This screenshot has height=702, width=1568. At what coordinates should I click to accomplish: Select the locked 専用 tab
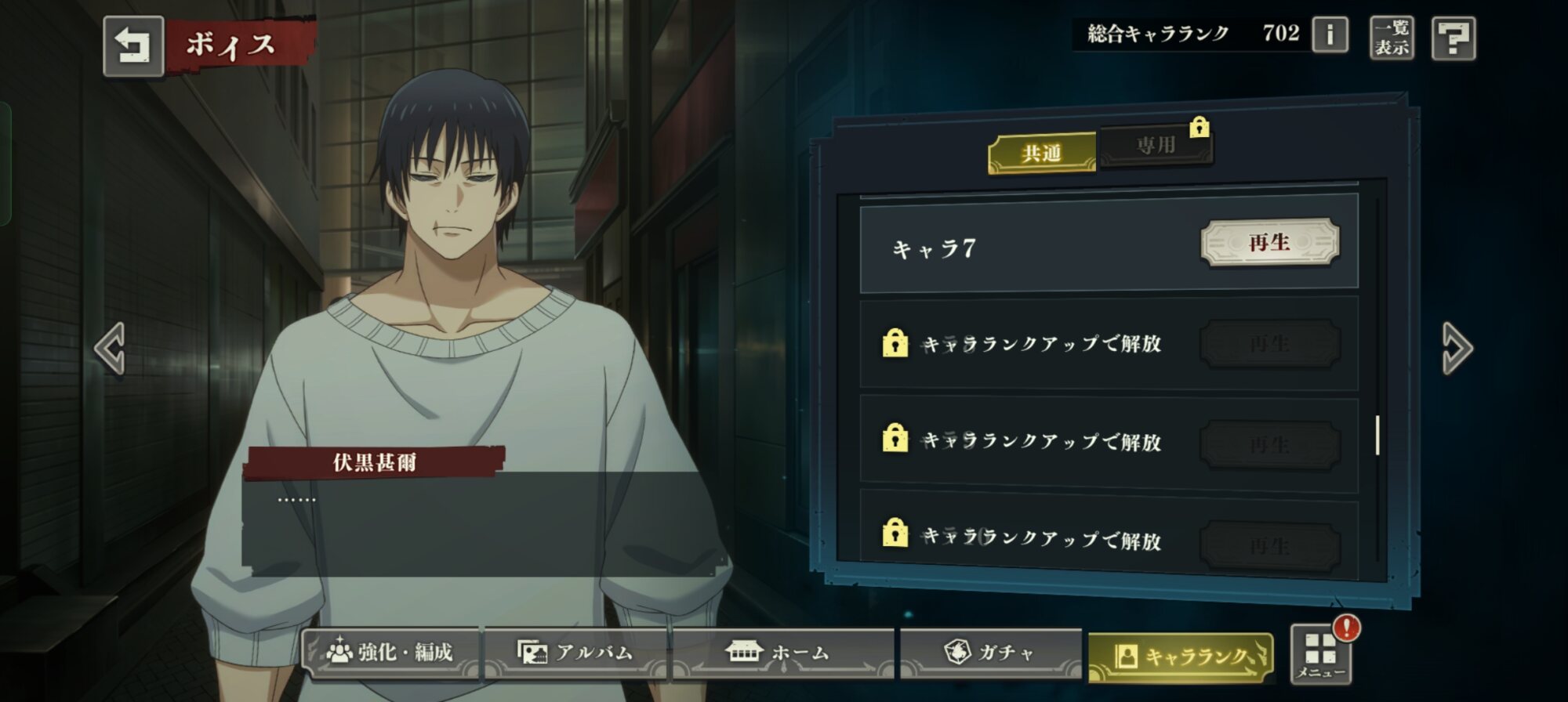1156,145
